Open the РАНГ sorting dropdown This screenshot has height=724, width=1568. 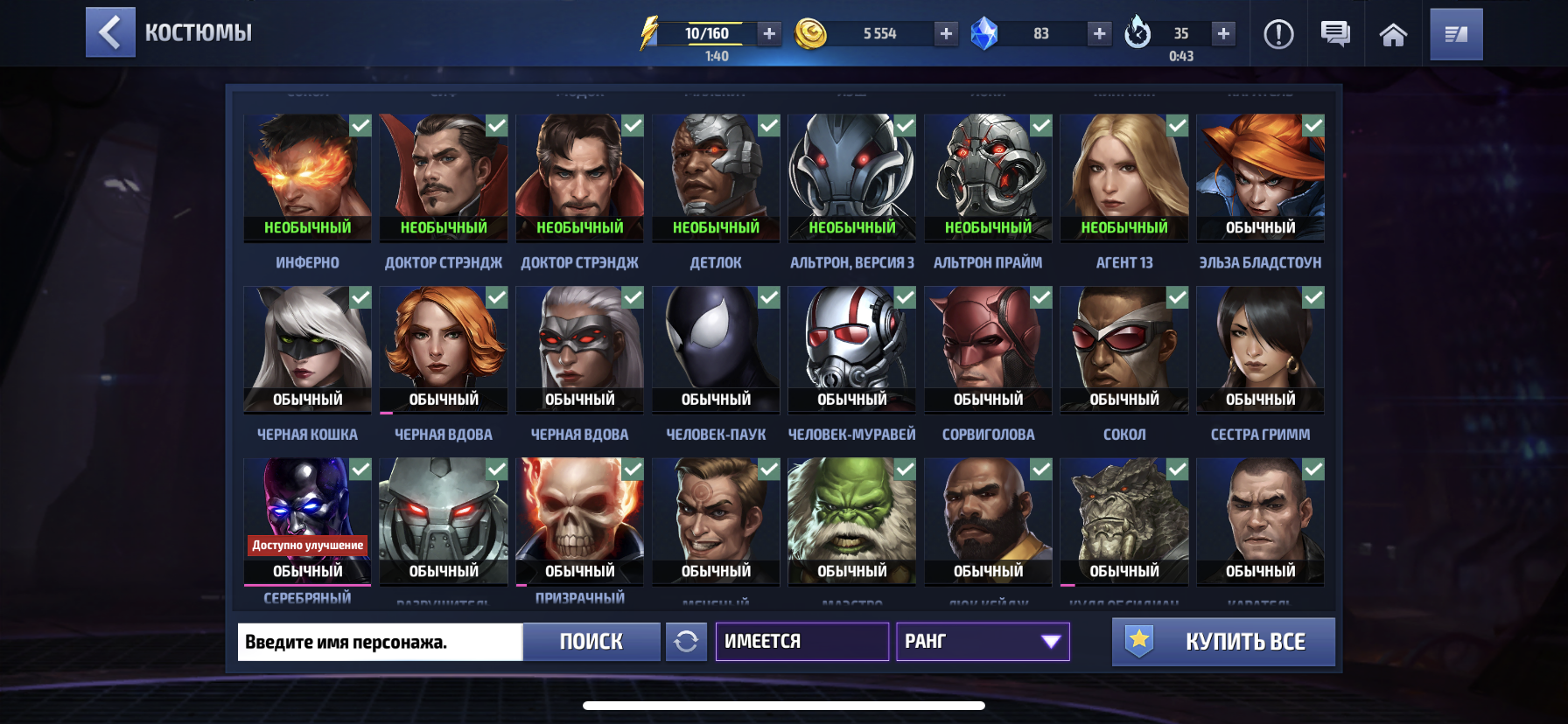click(982, 641)
